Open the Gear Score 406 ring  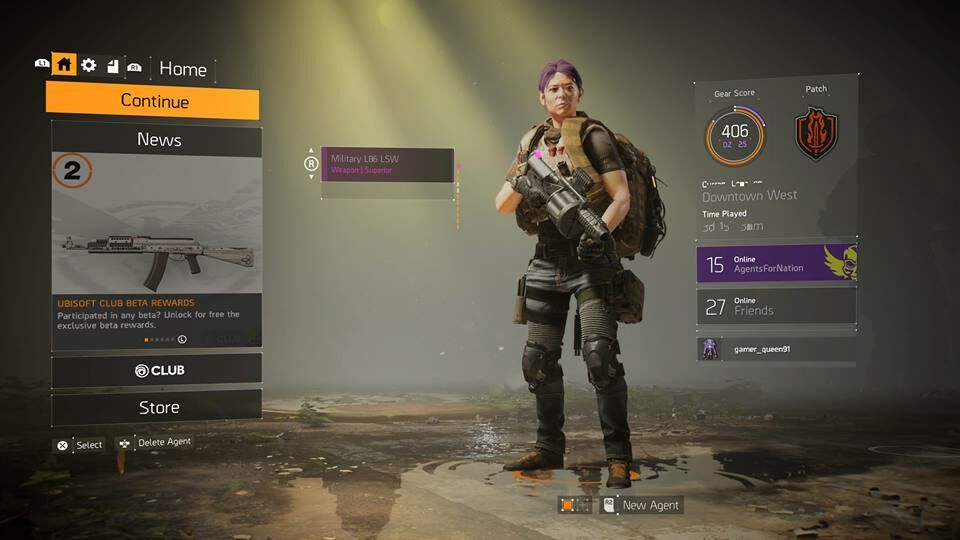[x=734, y=136]
